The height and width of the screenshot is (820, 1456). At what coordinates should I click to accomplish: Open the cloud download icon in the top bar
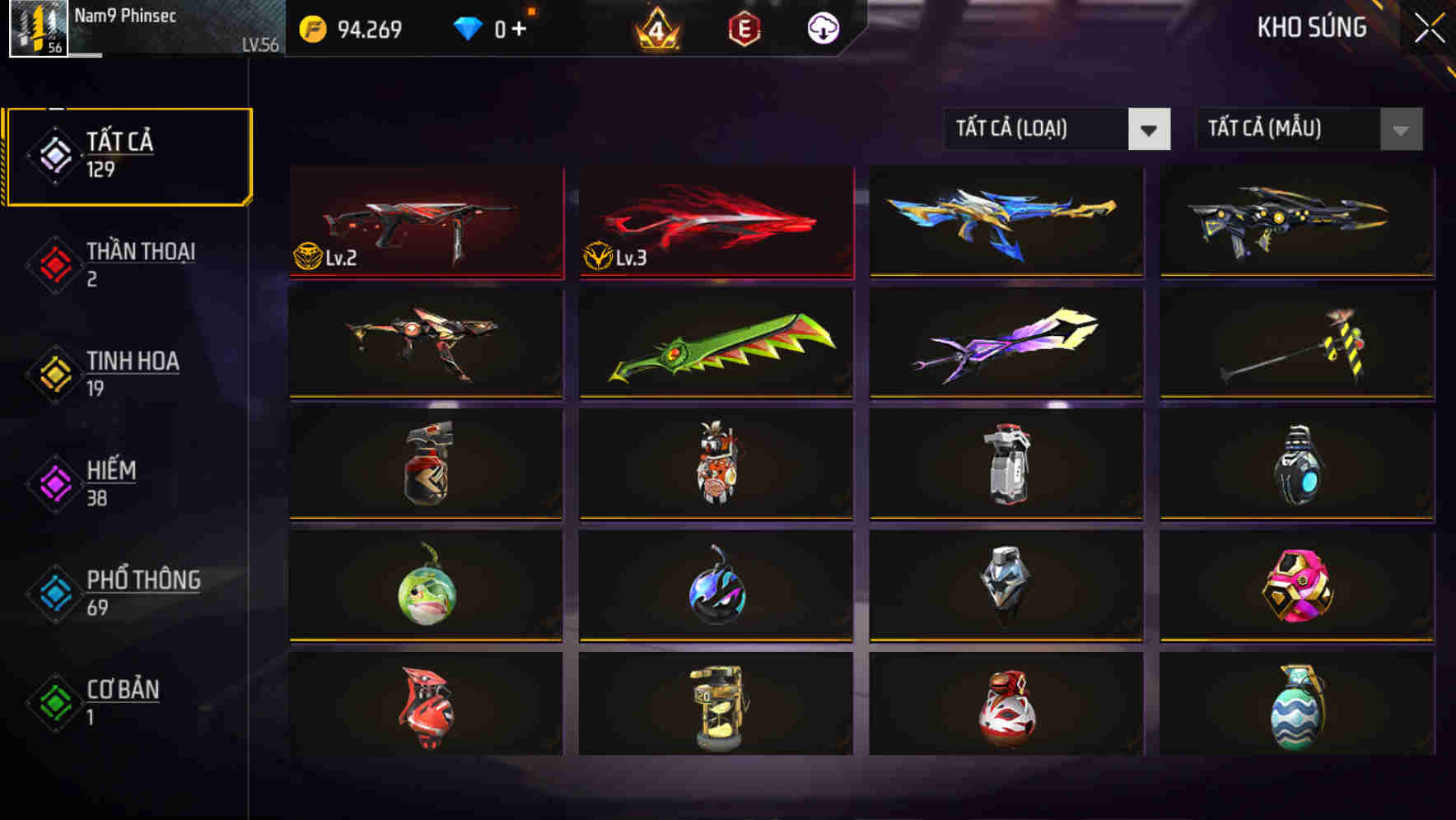(823, 27)
